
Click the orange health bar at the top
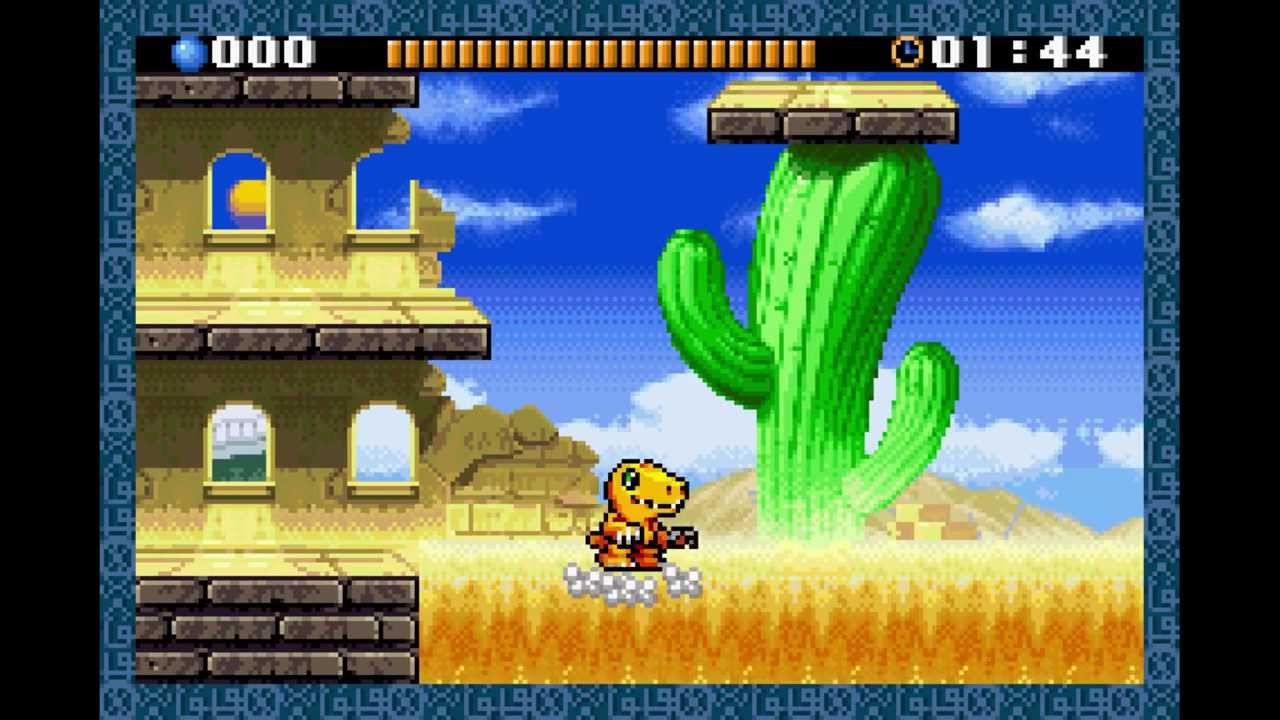[x=600, y=52]
